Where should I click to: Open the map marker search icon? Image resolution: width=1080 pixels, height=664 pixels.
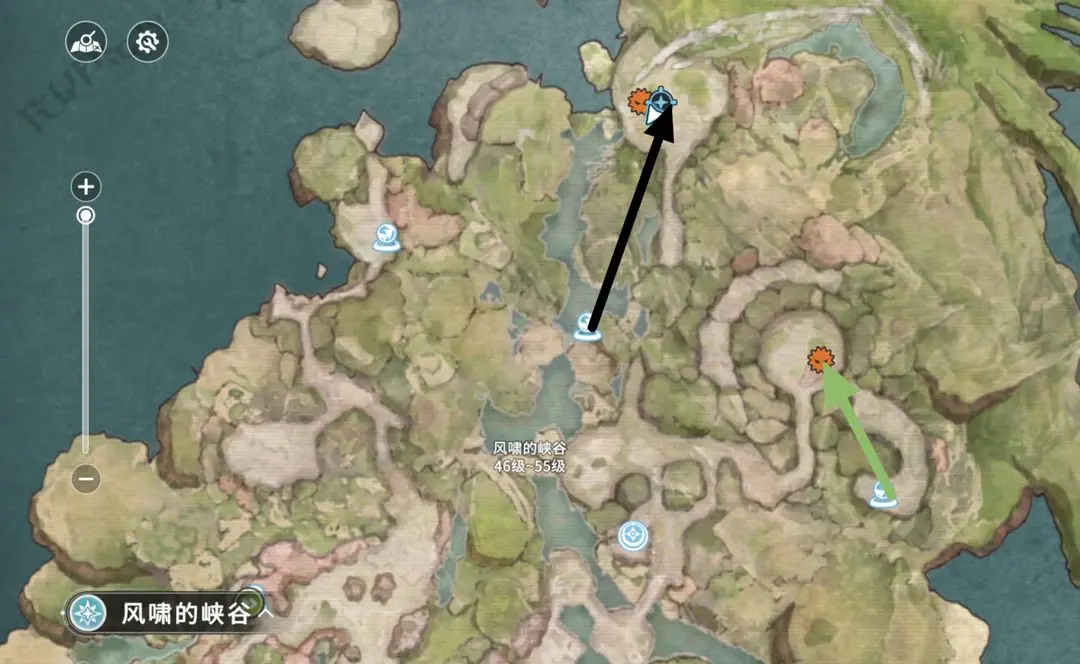click(87, 42)
